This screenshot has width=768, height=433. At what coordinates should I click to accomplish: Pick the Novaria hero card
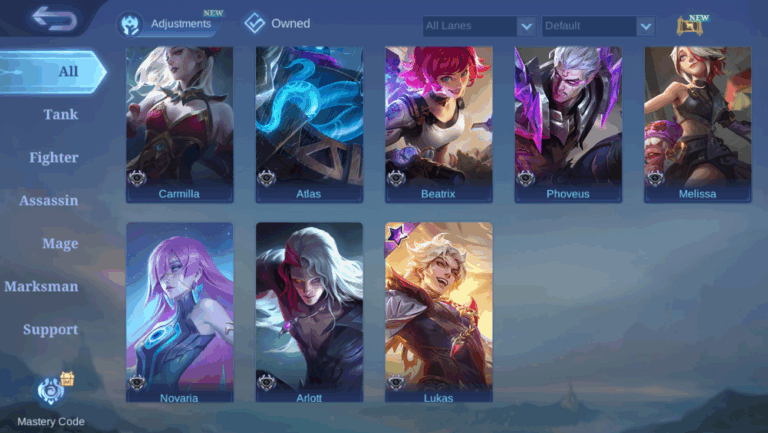pos(180,312)
